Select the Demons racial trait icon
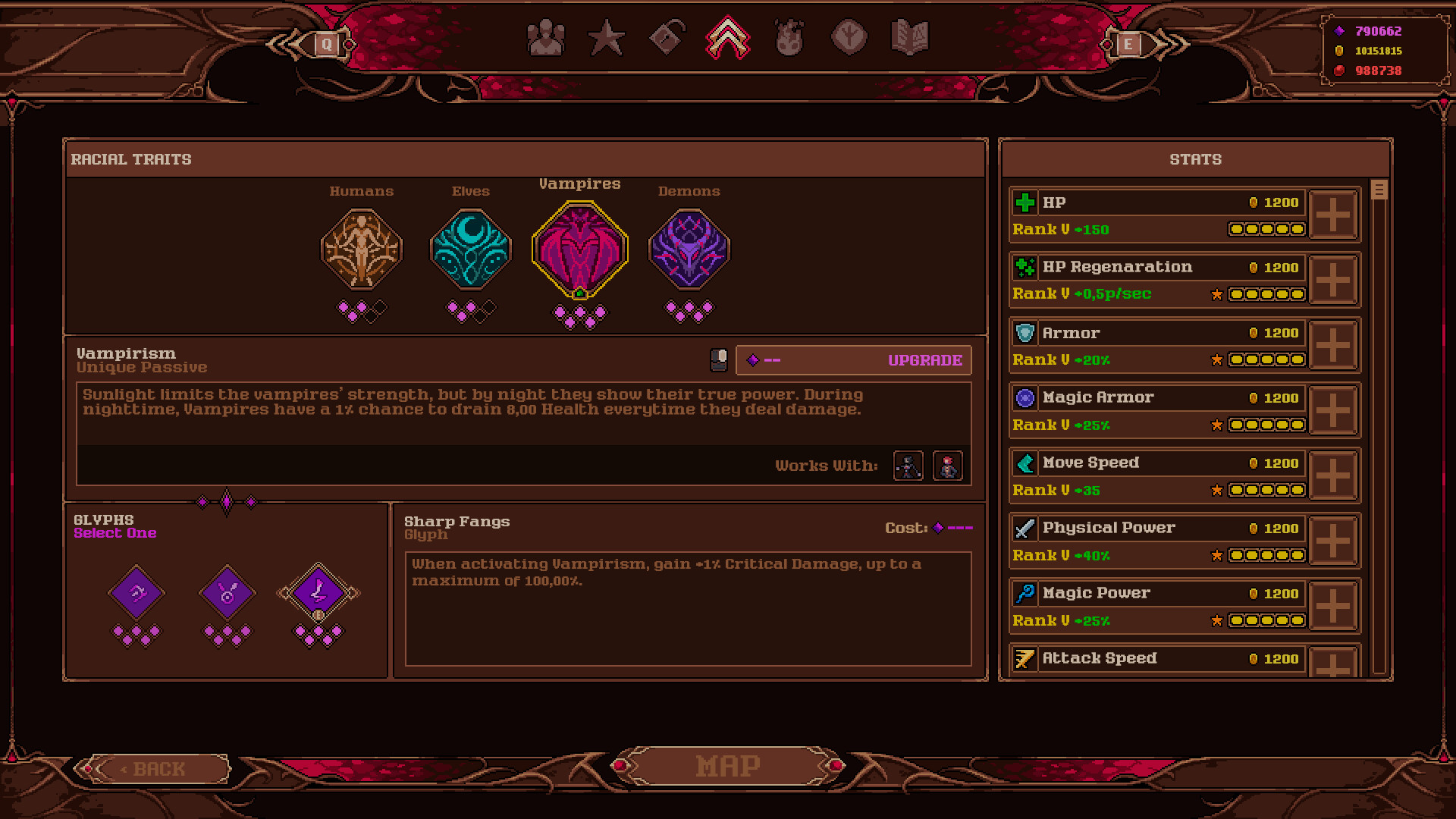 pos(689,249)
